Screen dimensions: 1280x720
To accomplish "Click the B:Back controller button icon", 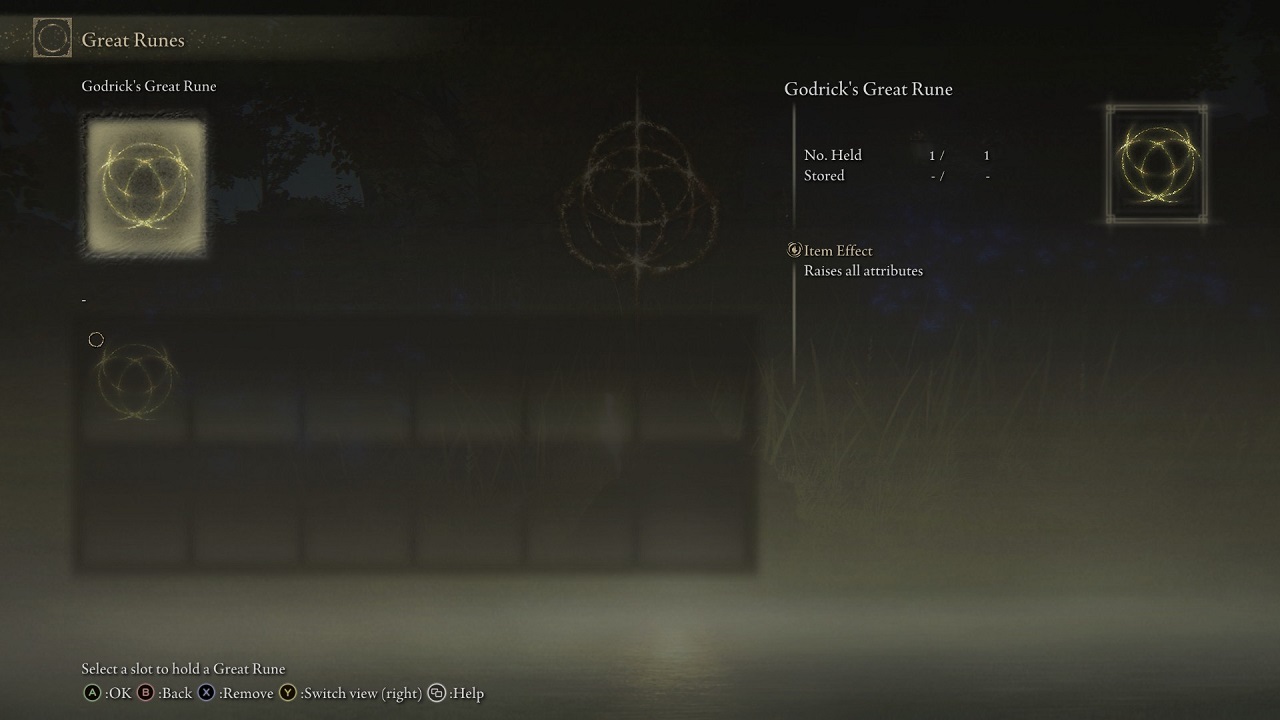I will coord(146,693).
